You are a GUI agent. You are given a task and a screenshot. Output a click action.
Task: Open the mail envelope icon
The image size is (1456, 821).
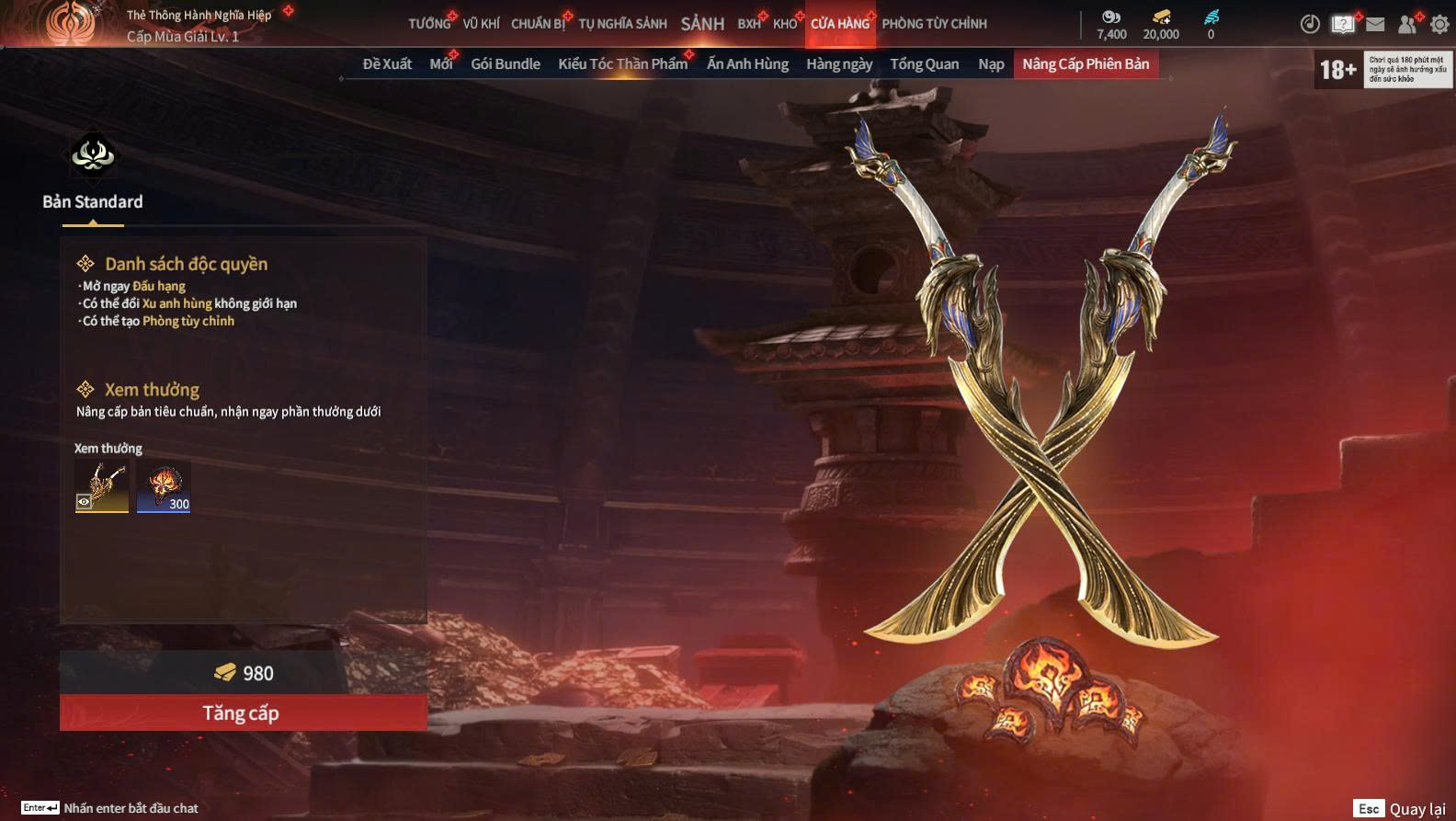(1375, 25)
